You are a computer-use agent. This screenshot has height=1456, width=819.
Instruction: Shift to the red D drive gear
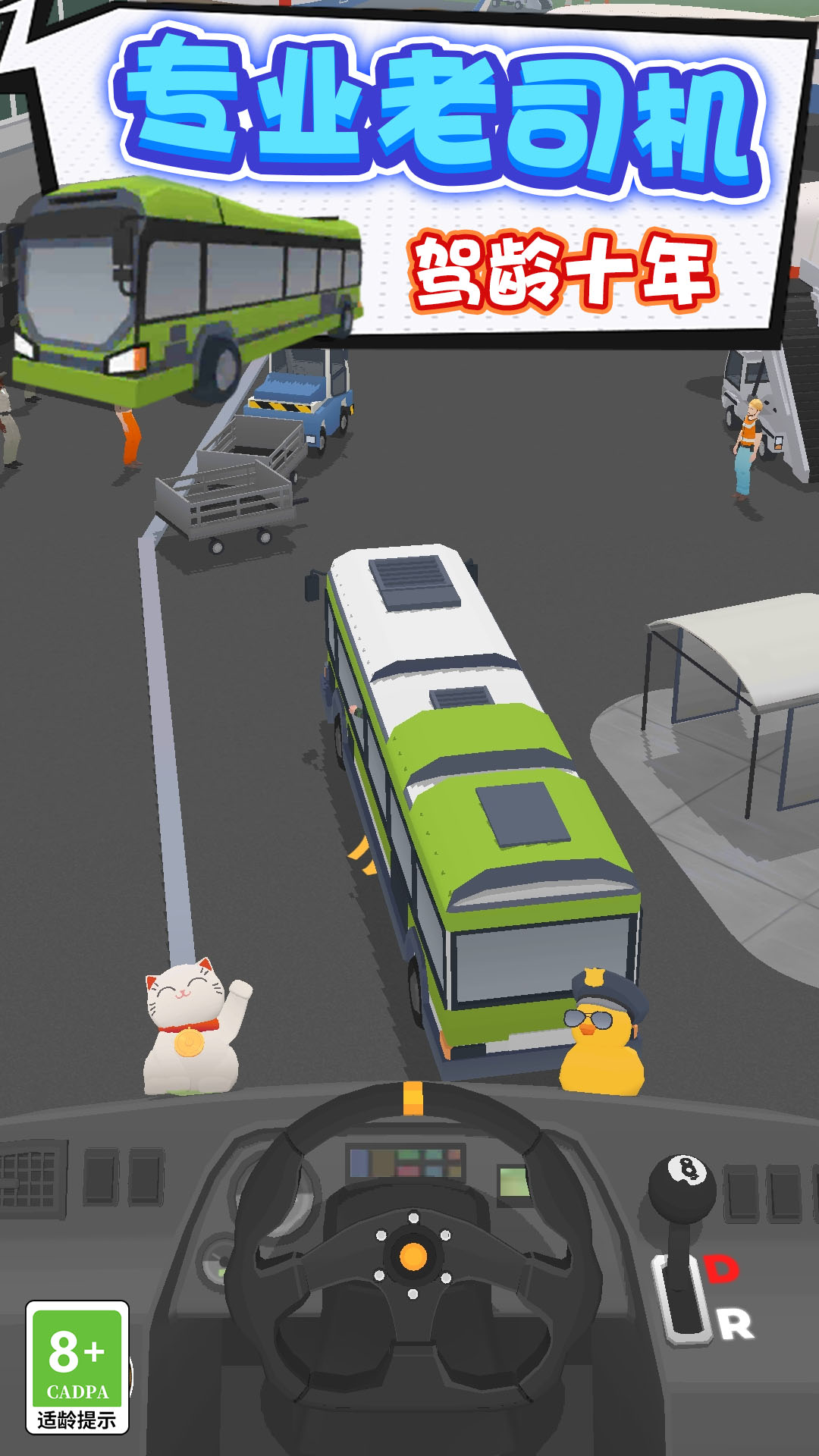[722, 1269]
